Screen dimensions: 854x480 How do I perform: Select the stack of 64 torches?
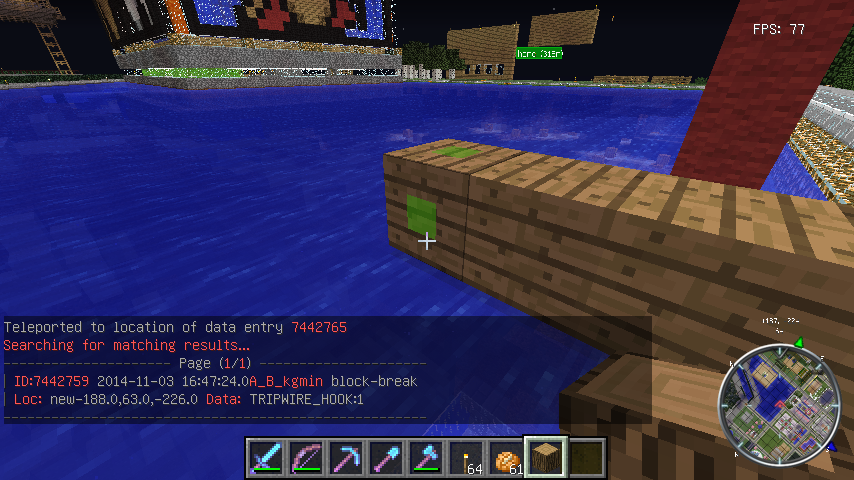click(465, 457)
